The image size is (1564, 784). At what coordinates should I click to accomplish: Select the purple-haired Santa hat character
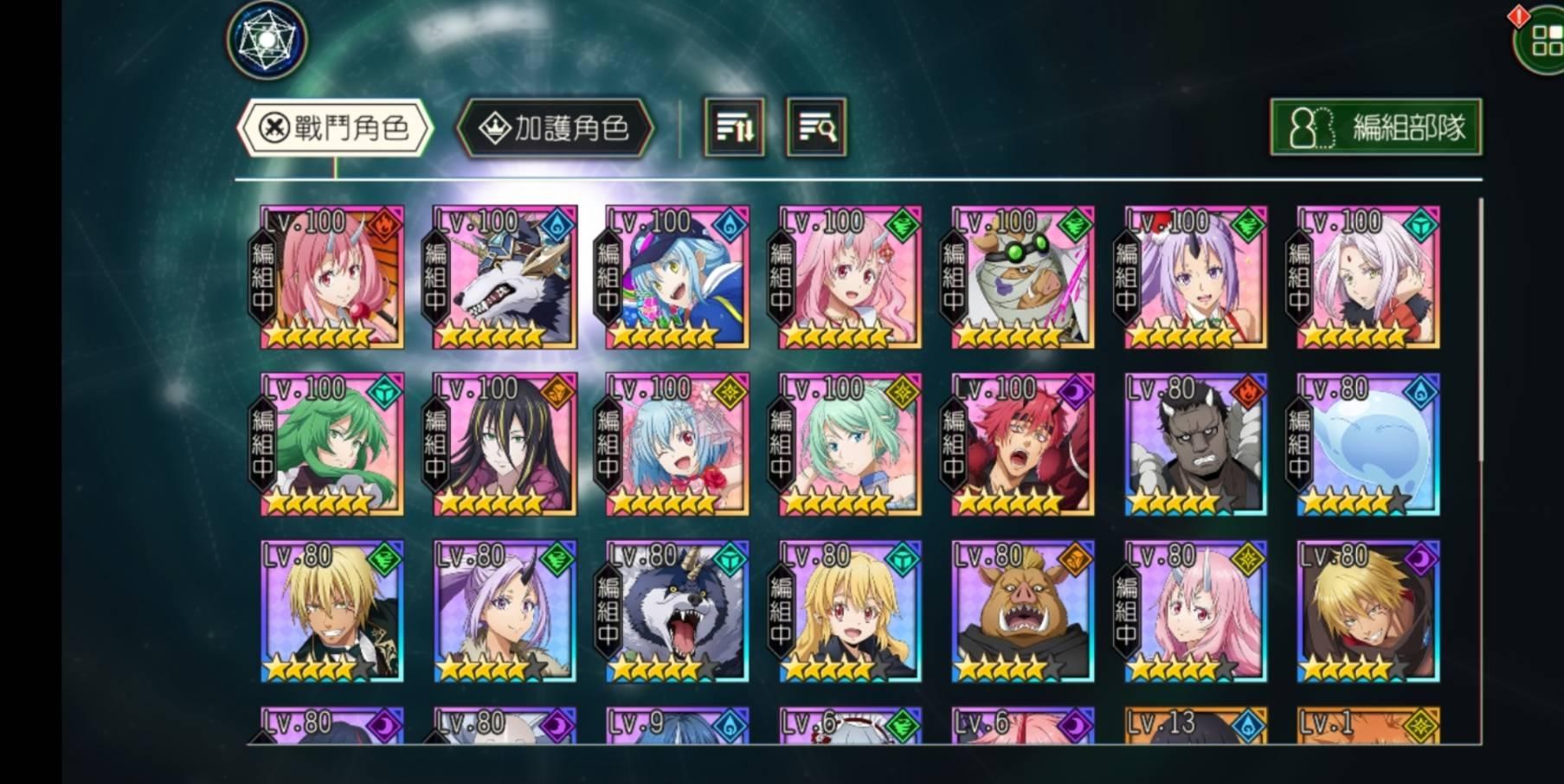coord(1195,277)
